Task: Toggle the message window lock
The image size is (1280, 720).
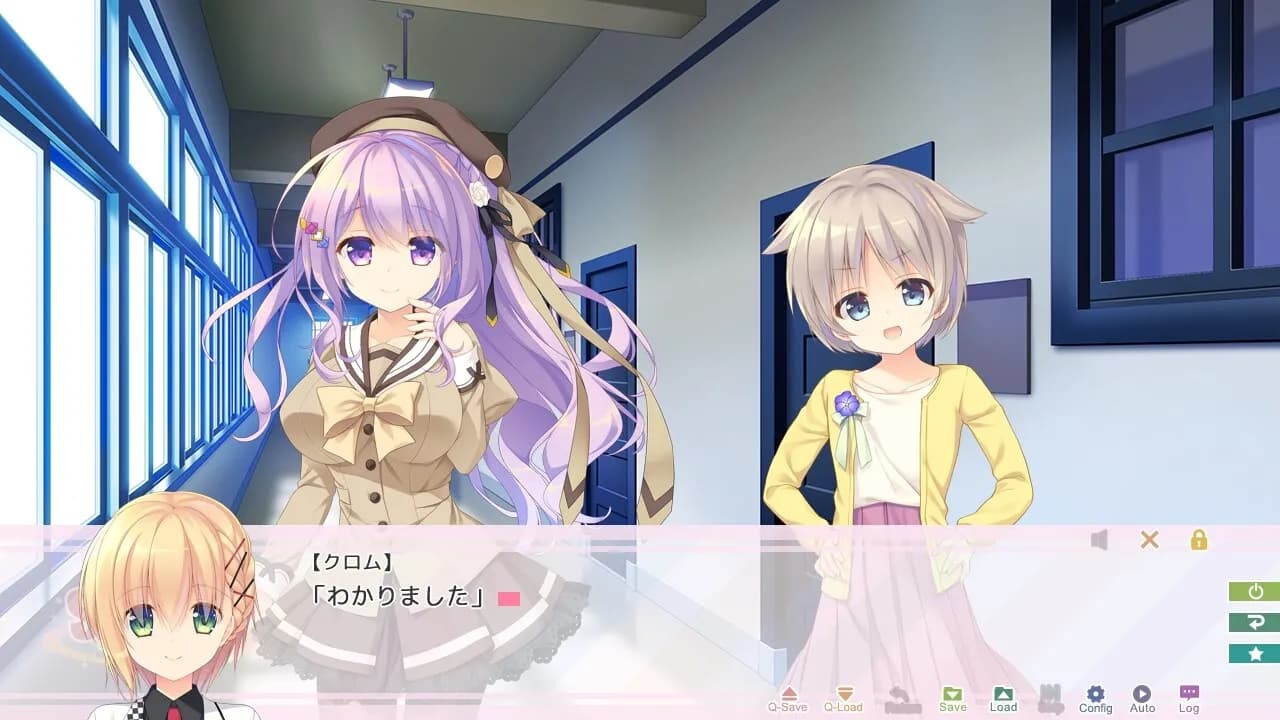Action: pos(1197,540)
